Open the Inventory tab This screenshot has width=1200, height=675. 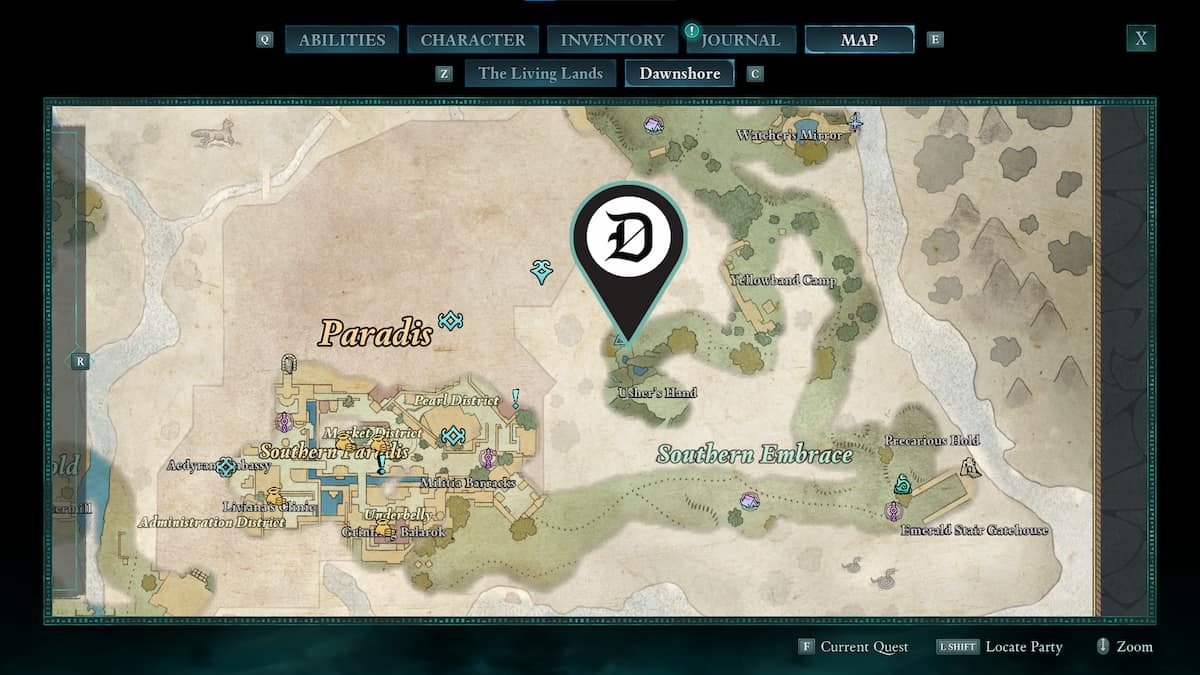coord(612,40)
